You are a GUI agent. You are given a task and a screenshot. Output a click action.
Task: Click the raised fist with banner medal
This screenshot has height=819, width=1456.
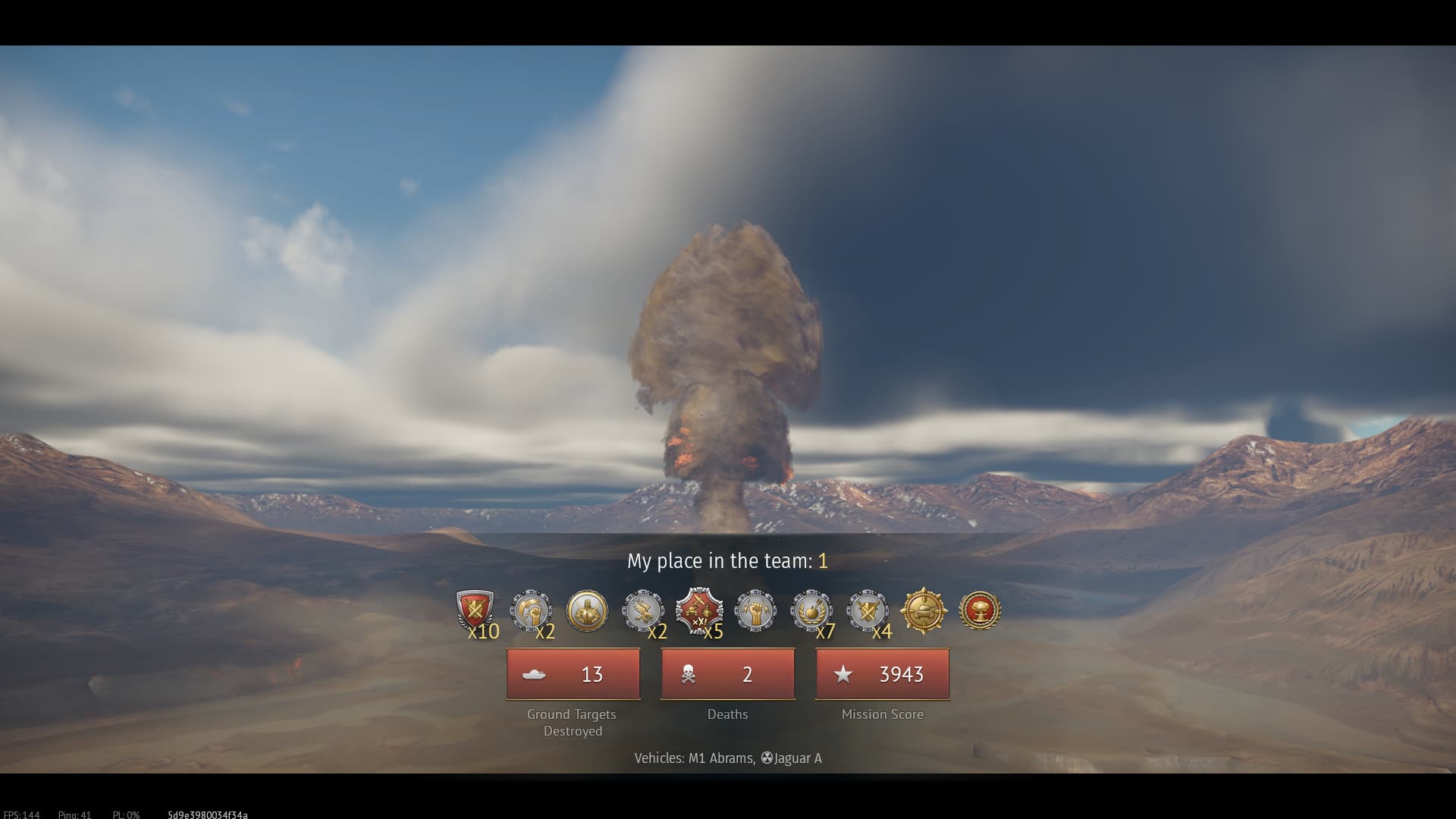531,610
